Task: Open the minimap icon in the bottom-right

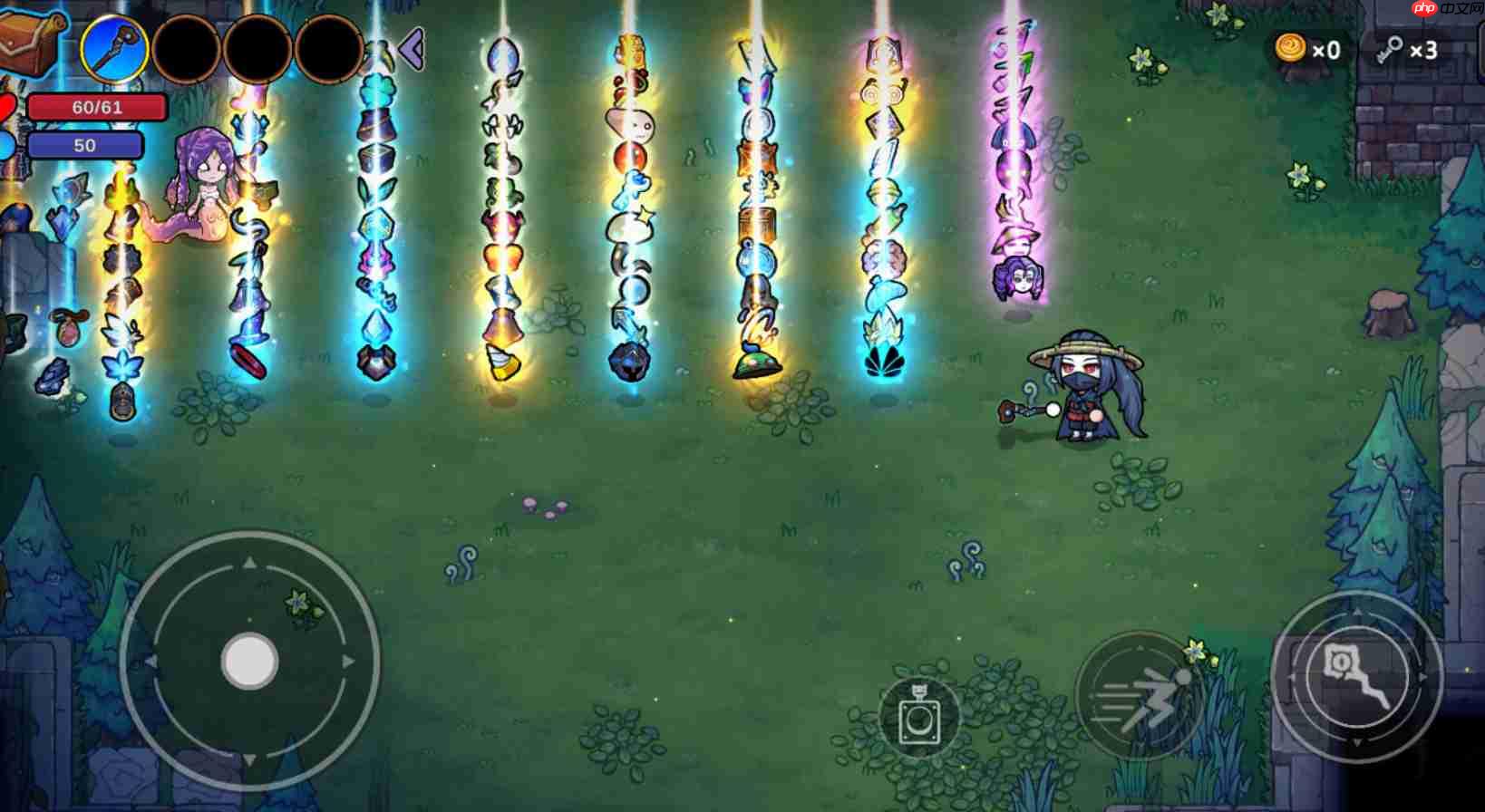Action: (1358, 676)
